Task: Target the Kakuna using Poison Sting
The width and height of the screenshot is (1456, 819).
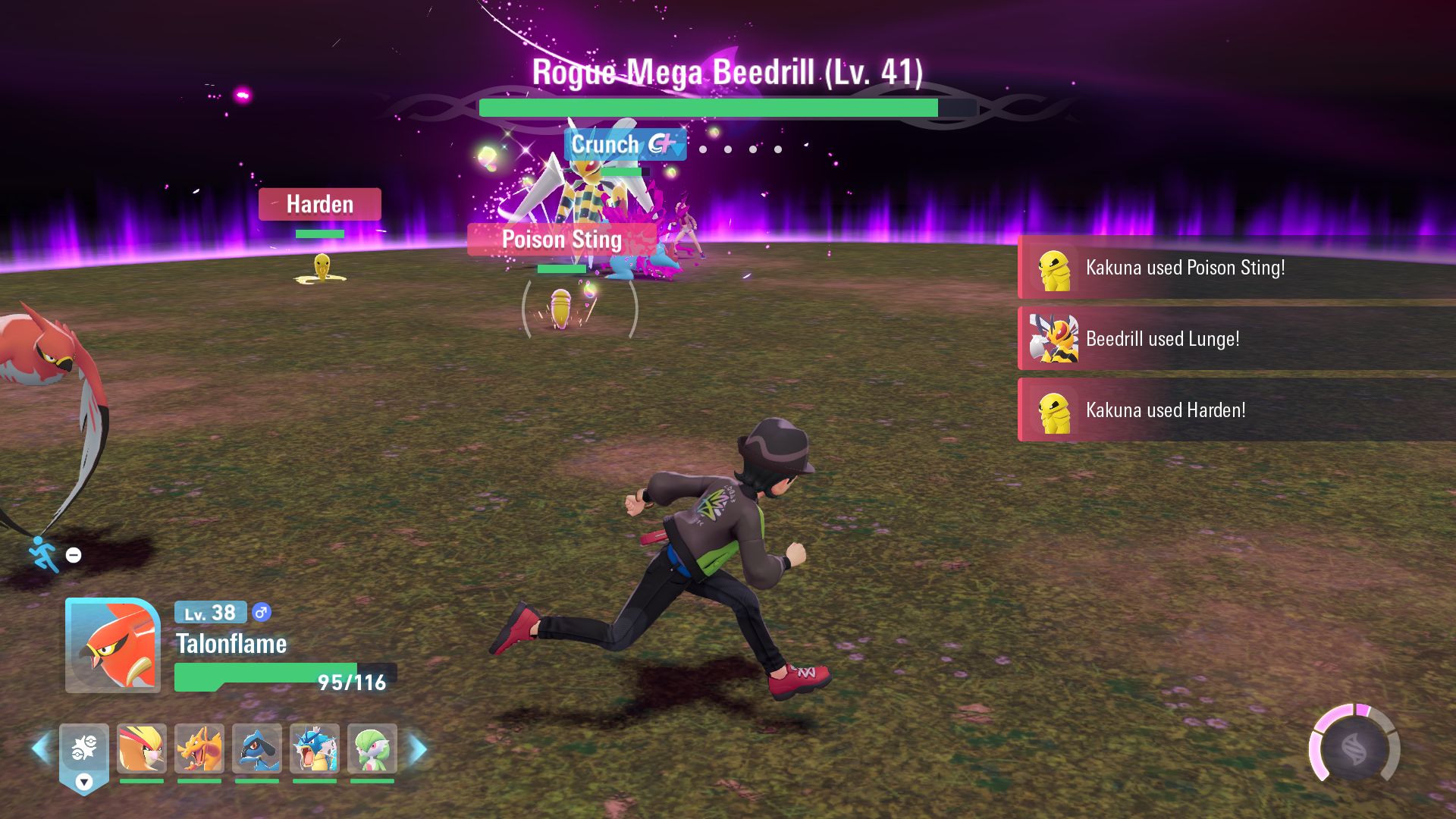Action: click(560, 309)
